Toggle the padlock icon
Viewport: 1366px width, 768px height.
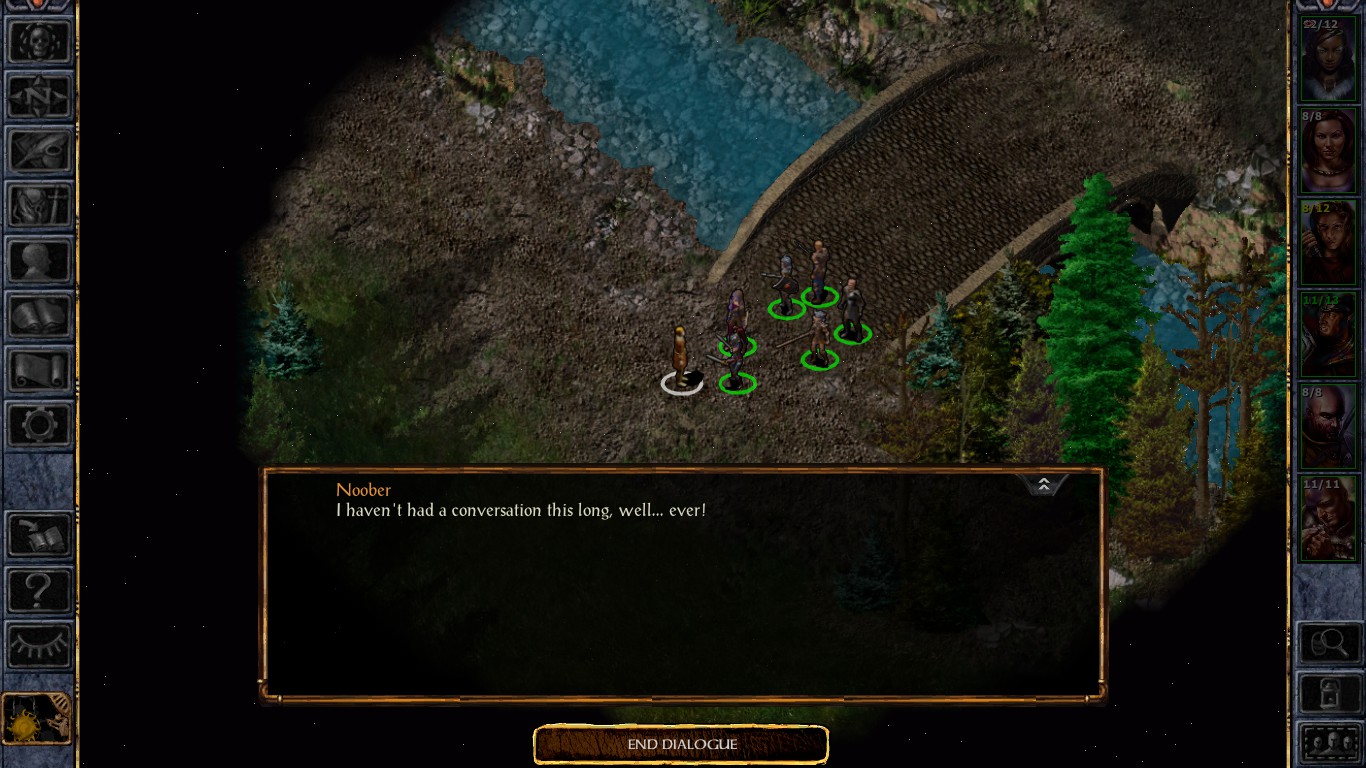tap(1328, 693)
